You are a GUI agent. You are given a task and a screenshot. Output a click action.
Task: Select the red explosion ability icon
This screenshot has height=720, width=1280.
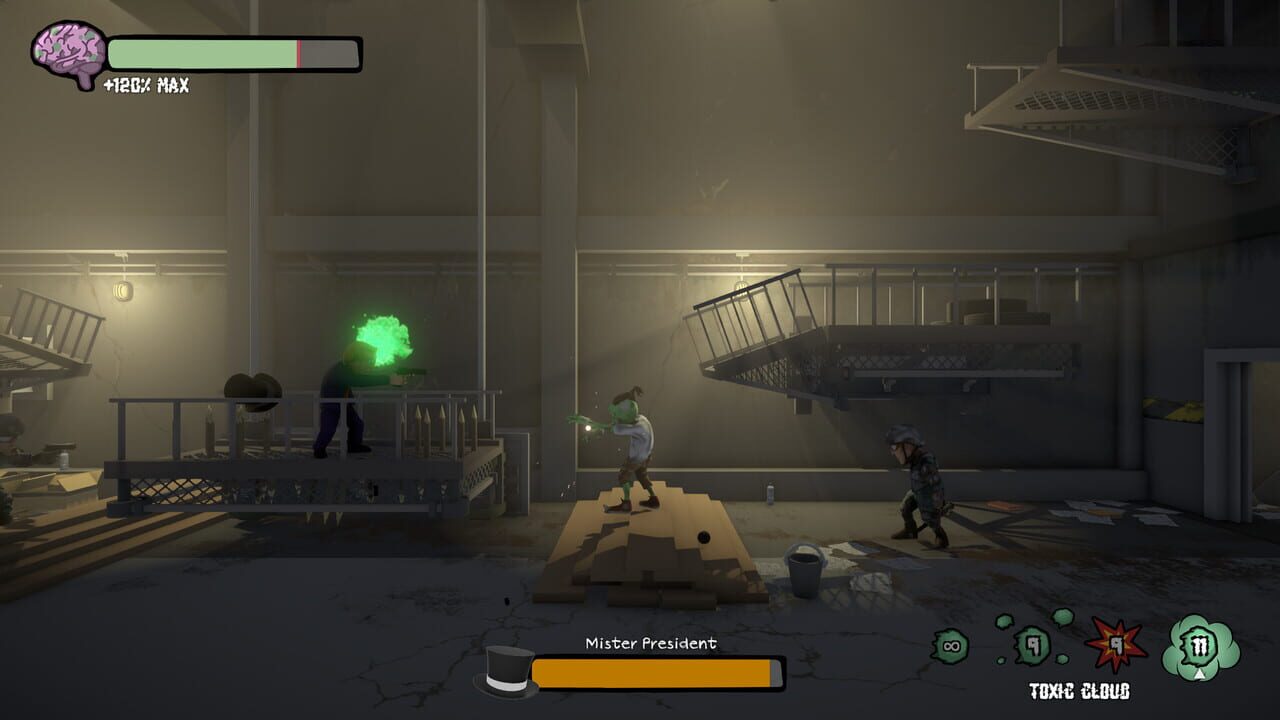1115,643
